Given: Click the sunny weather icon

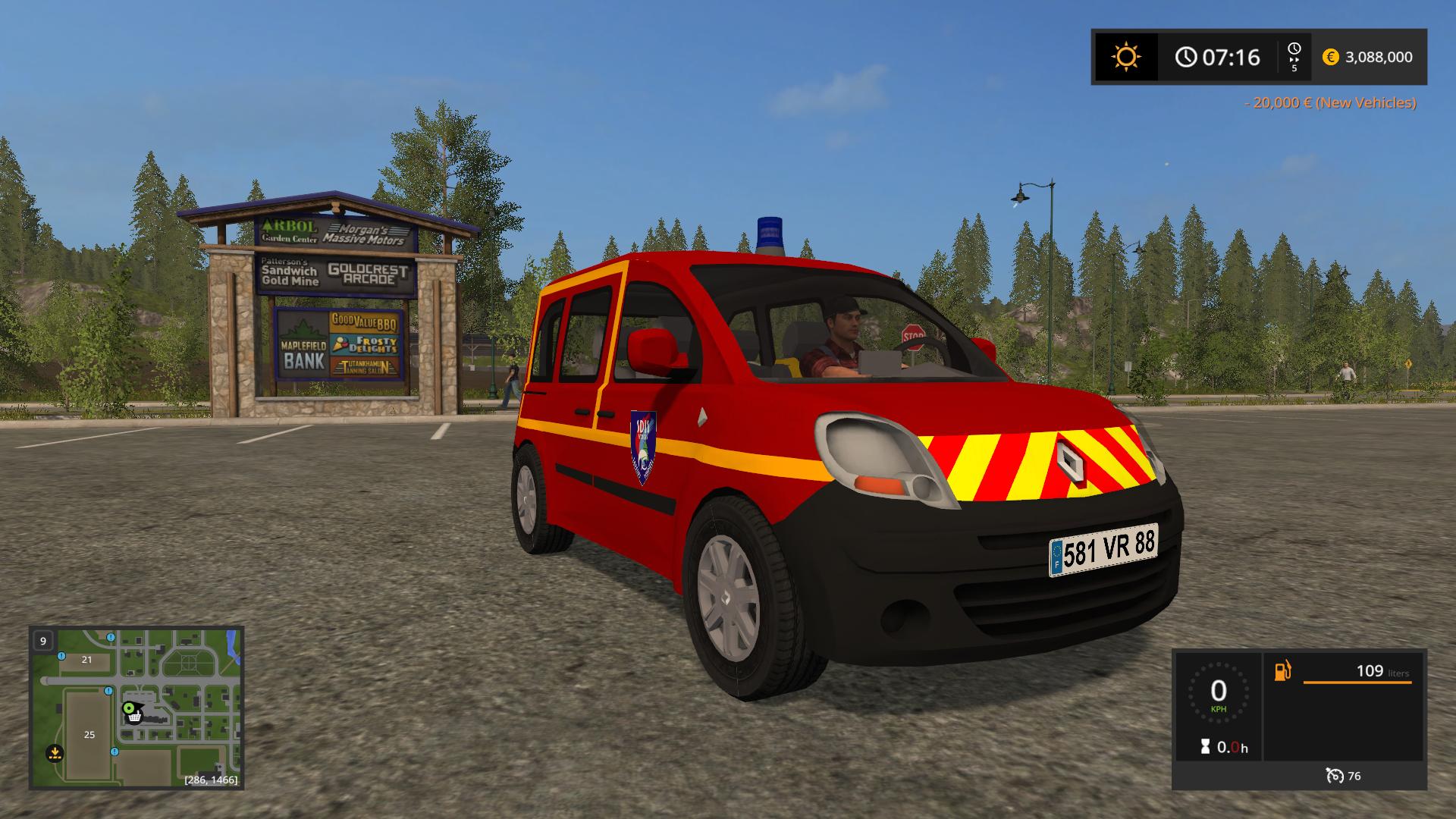Looking at the screenshot, I should coord(1125,57).
